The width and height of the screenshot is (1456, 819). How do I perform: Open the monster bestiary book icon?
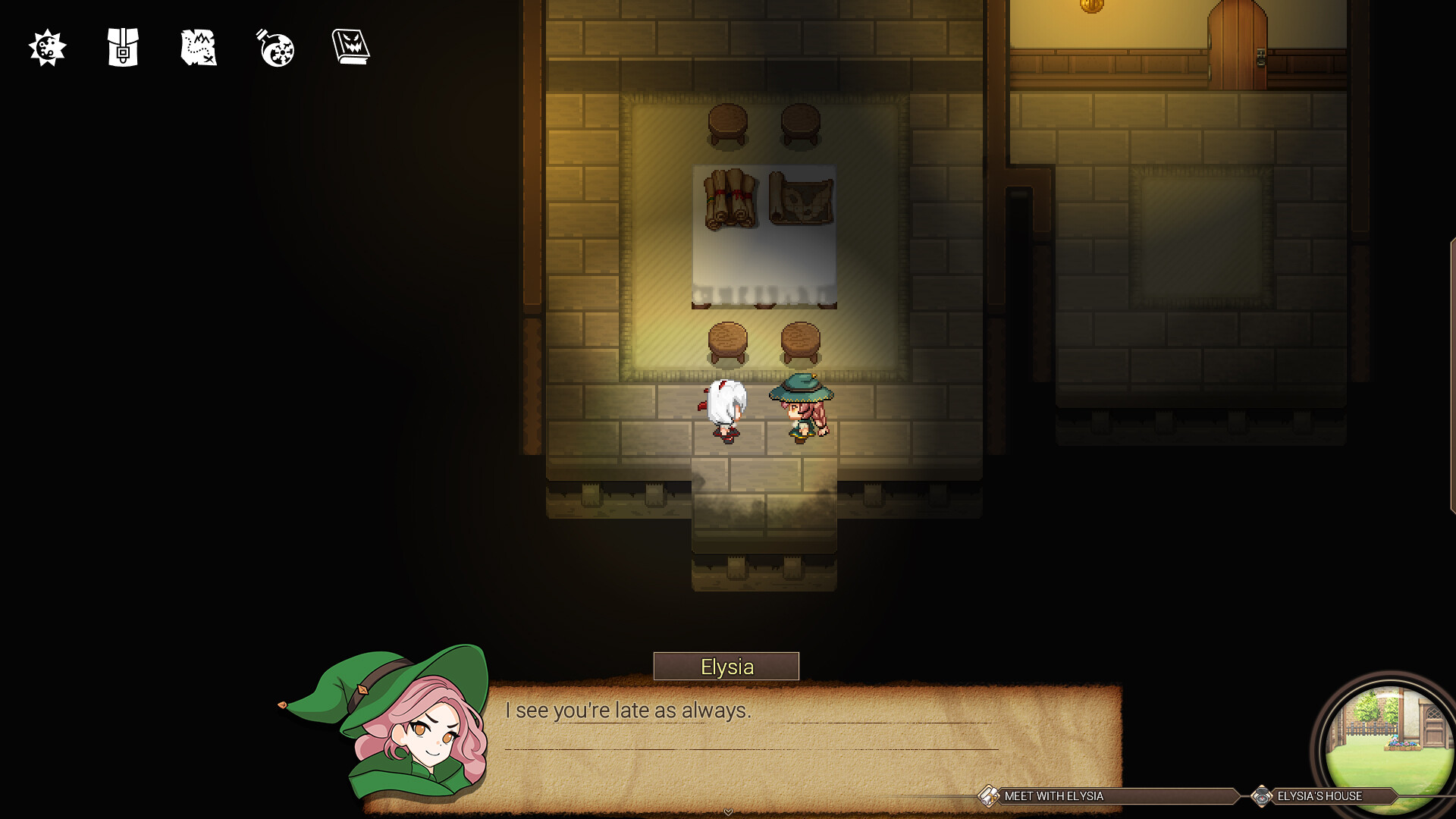(350, 46)
